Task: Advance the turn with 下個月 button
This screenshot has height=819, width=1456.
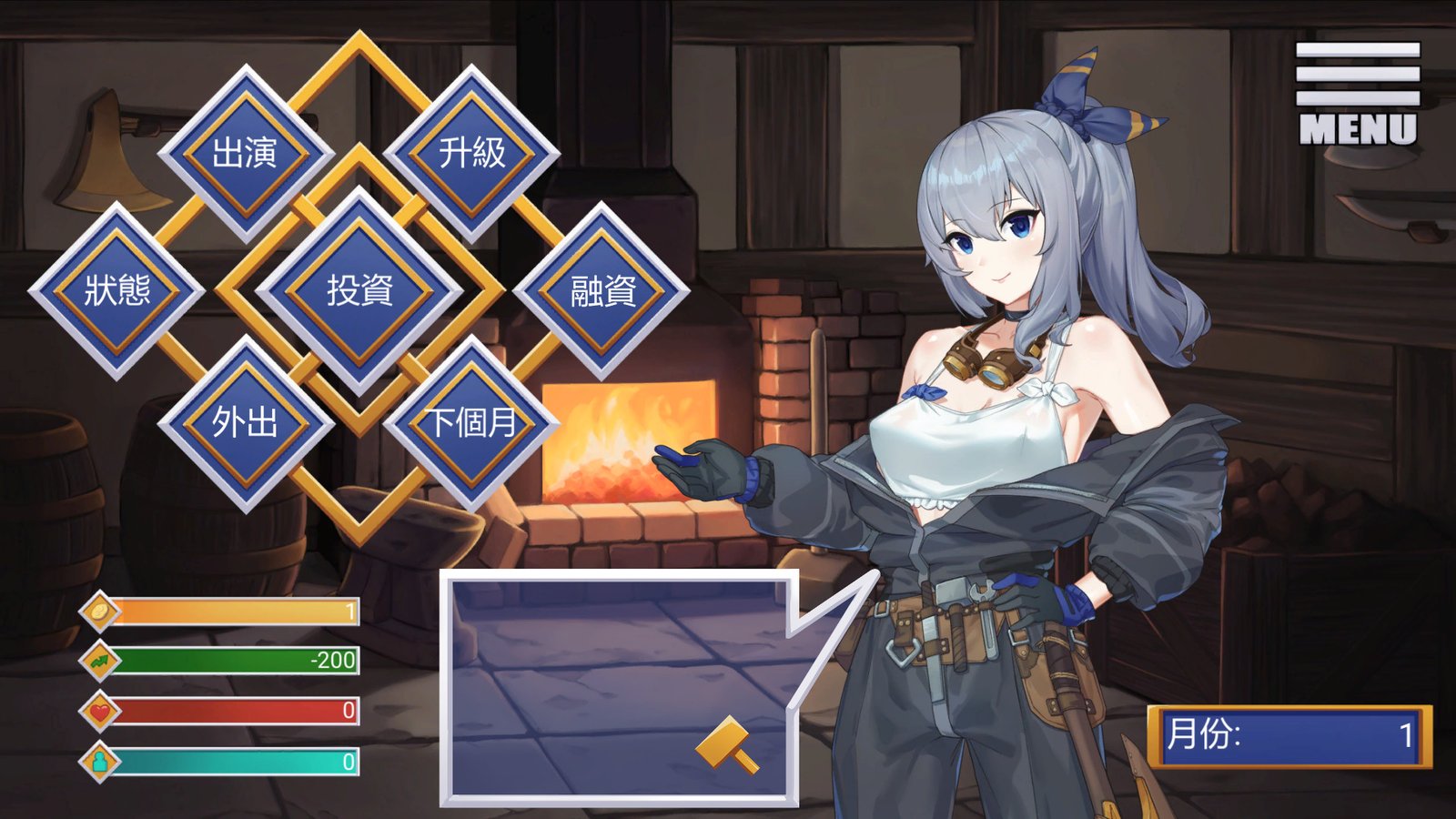Action: [470, 421]
